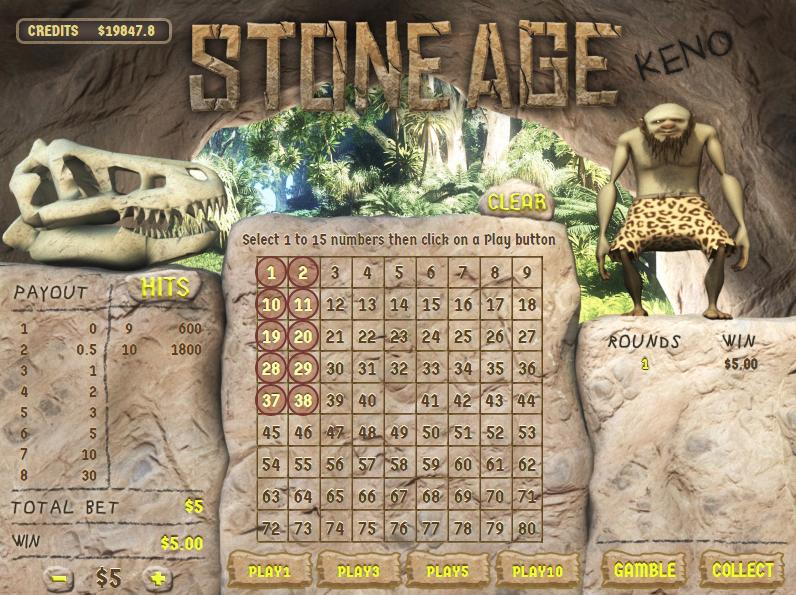796x595 pixels.
Task: Pick number 44 on the grid
Action: (527, 401)
